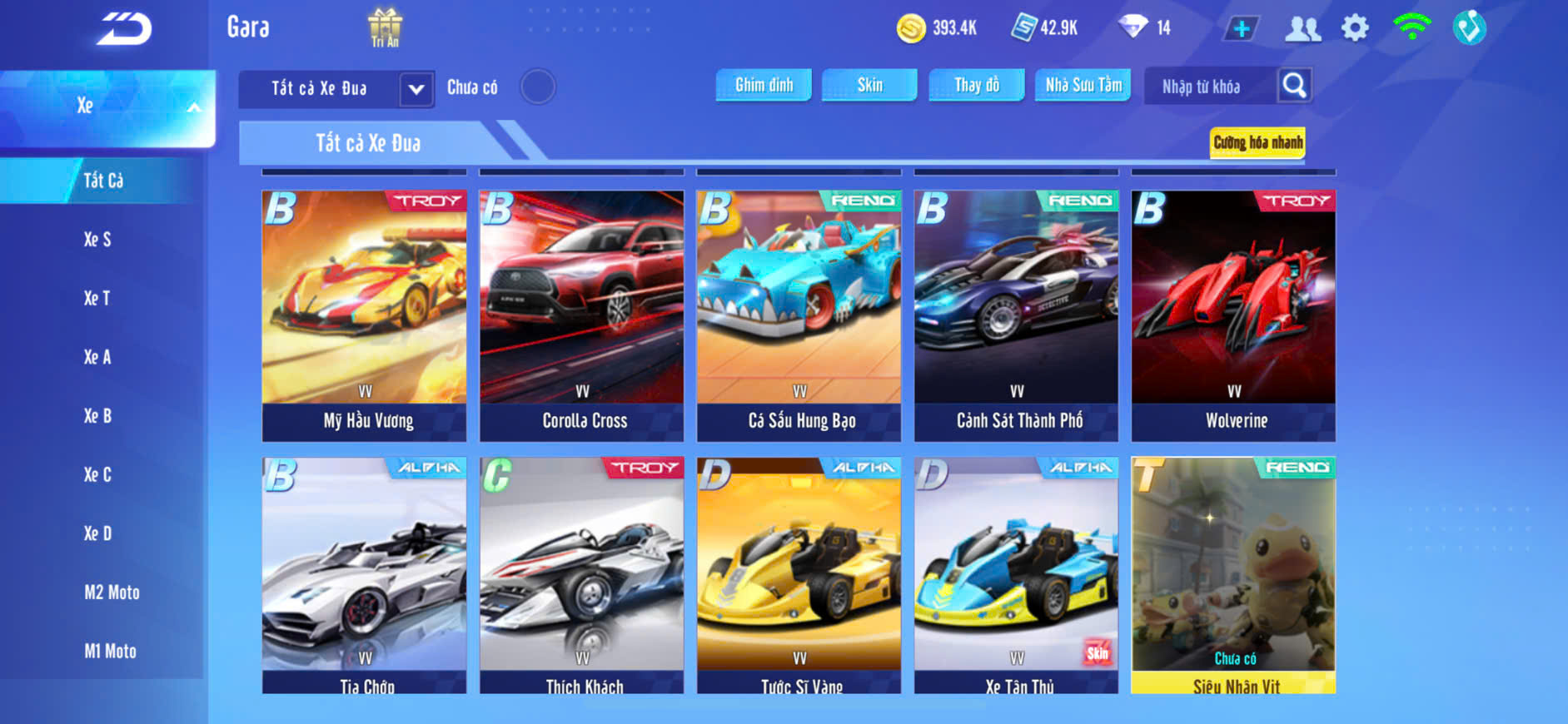Screen dimensions: 1568x724
Task: Focus the Nhập từ khóa search field
Action: (1209, 87)
